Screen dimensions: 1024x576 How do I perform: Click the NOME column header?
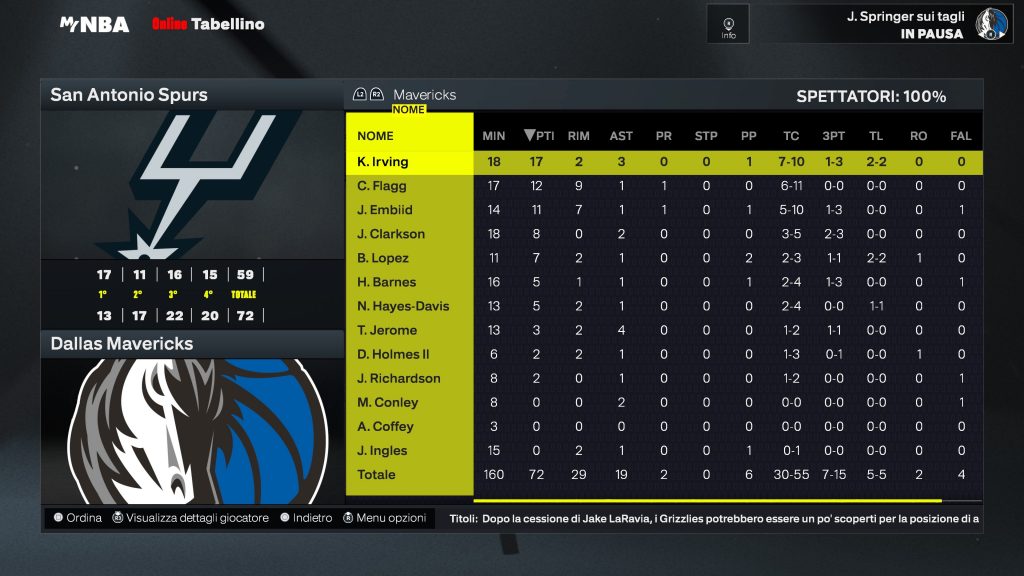(376, 136)
